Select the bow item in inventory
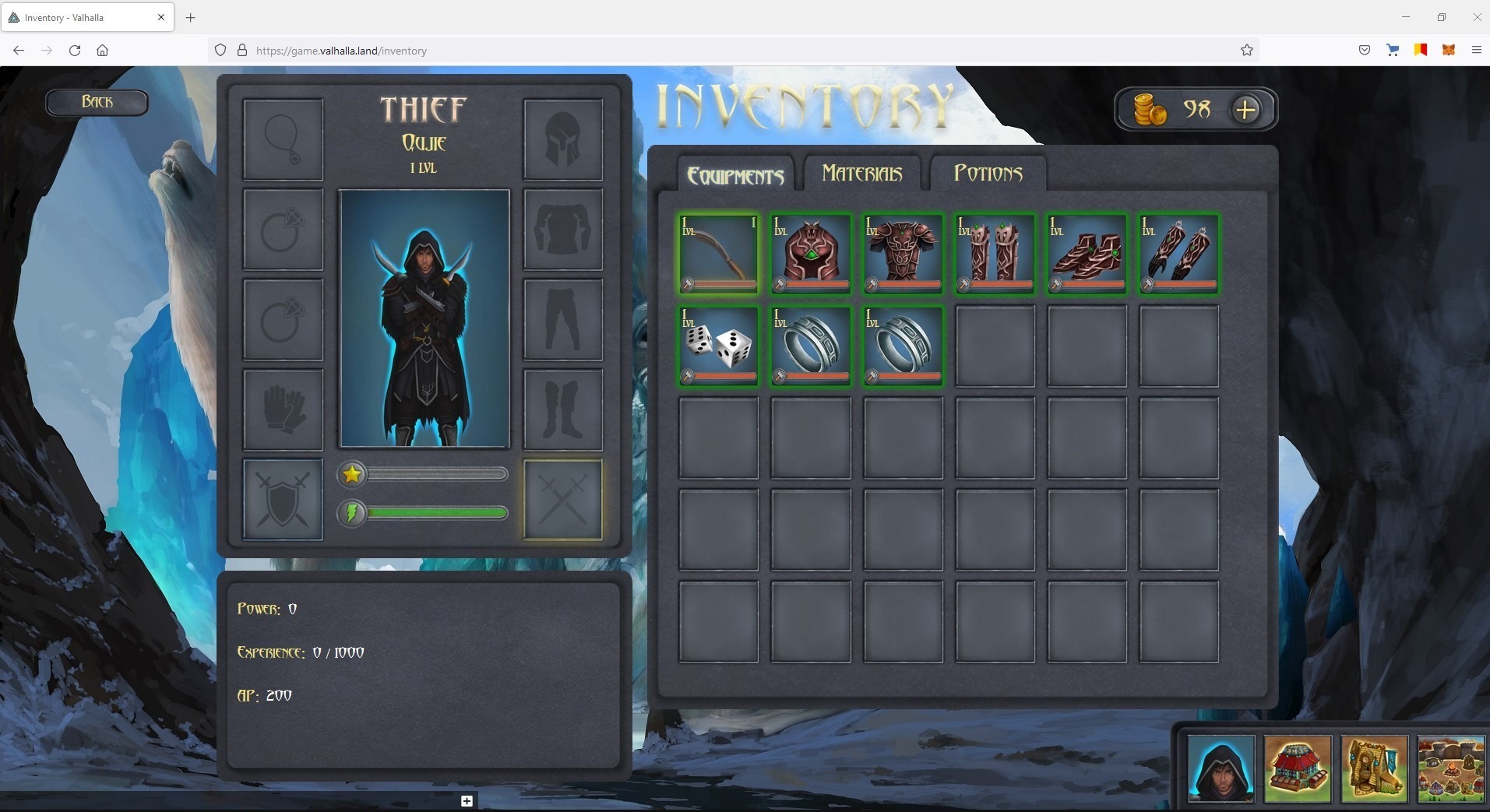The width and height of the screenshot is (1490, 812). pyautogui.click(x=718, y=254)
